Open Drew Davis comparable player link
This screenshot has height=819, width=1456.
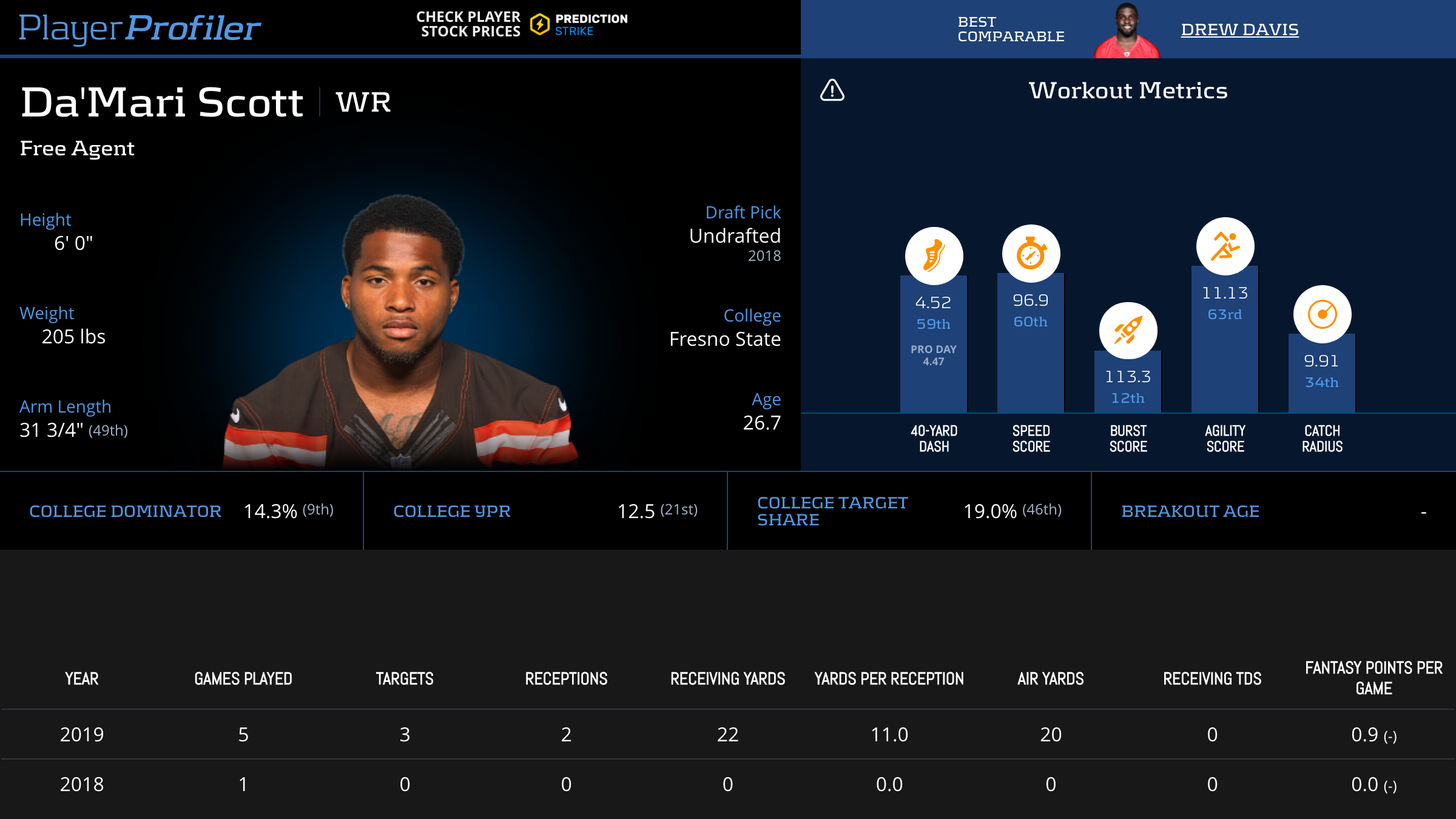(x=1239, y=29)
